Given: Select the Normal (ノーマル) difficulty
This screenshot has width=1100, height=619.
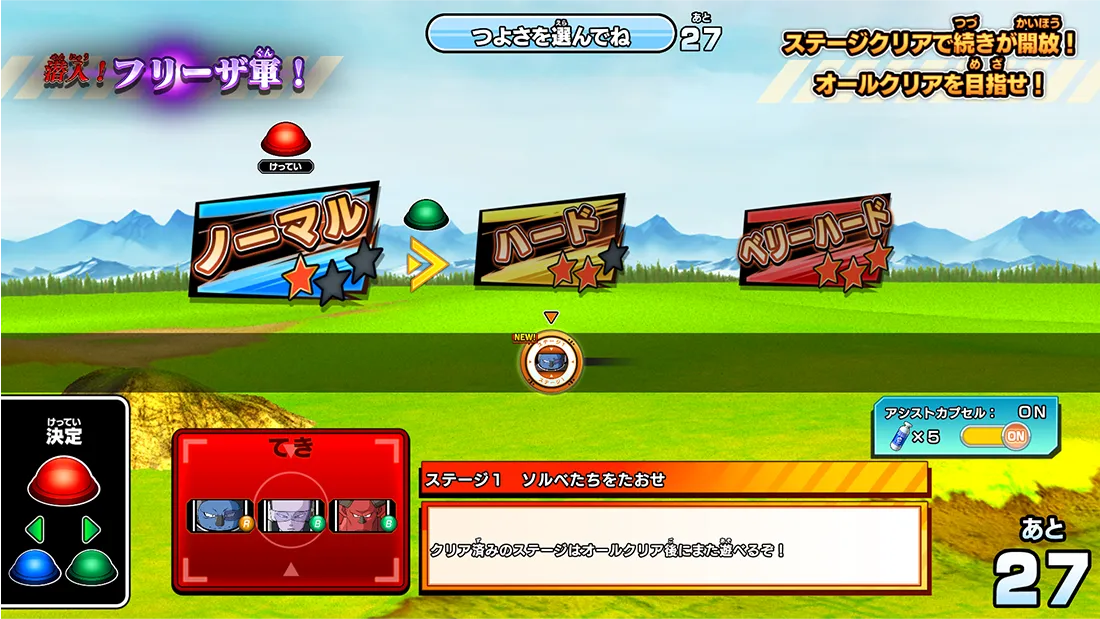Looking at the screenshot, I should (285, 243).
